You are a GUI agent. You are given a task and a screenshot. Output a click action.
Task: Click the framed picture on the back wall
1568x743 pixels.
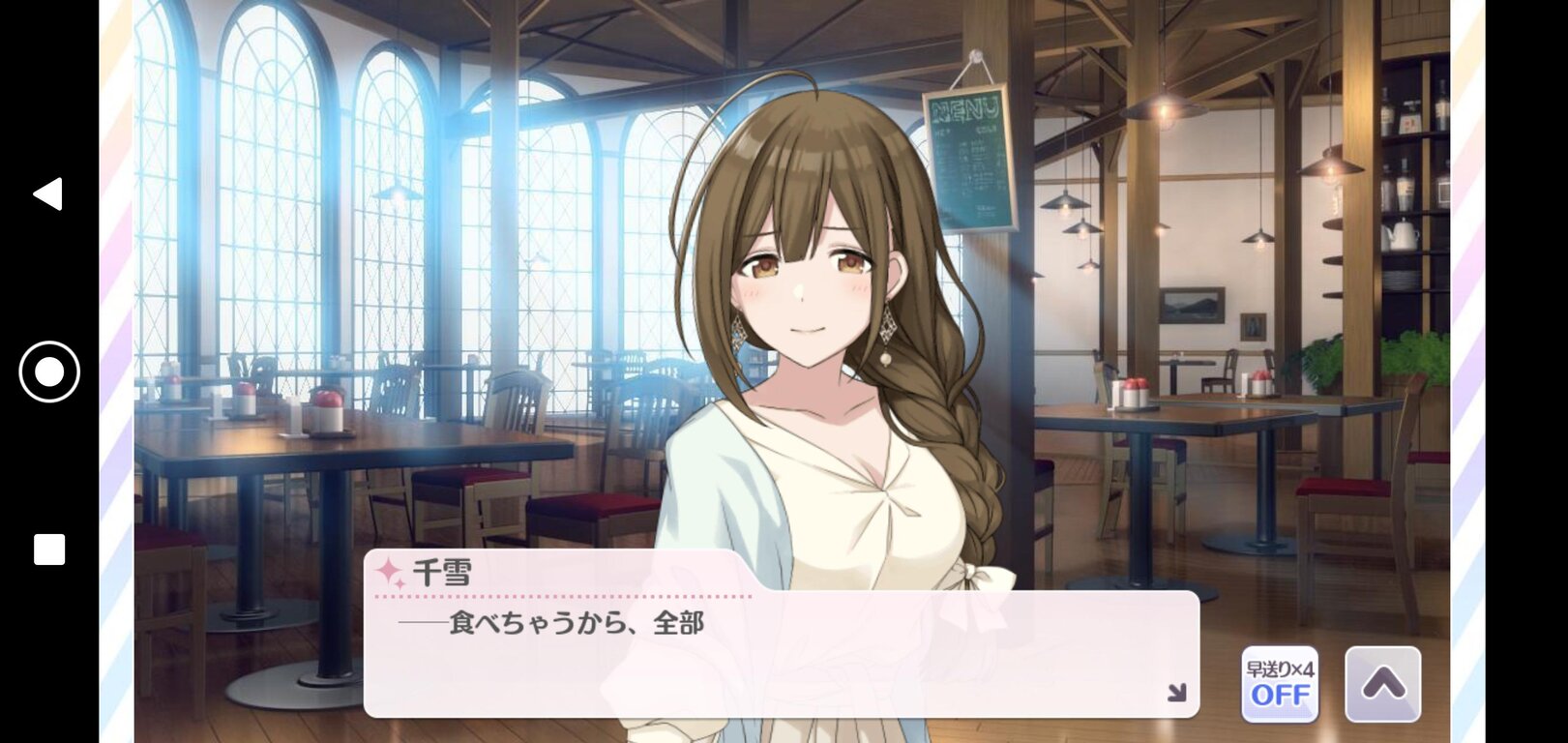tap(1194, 303)
